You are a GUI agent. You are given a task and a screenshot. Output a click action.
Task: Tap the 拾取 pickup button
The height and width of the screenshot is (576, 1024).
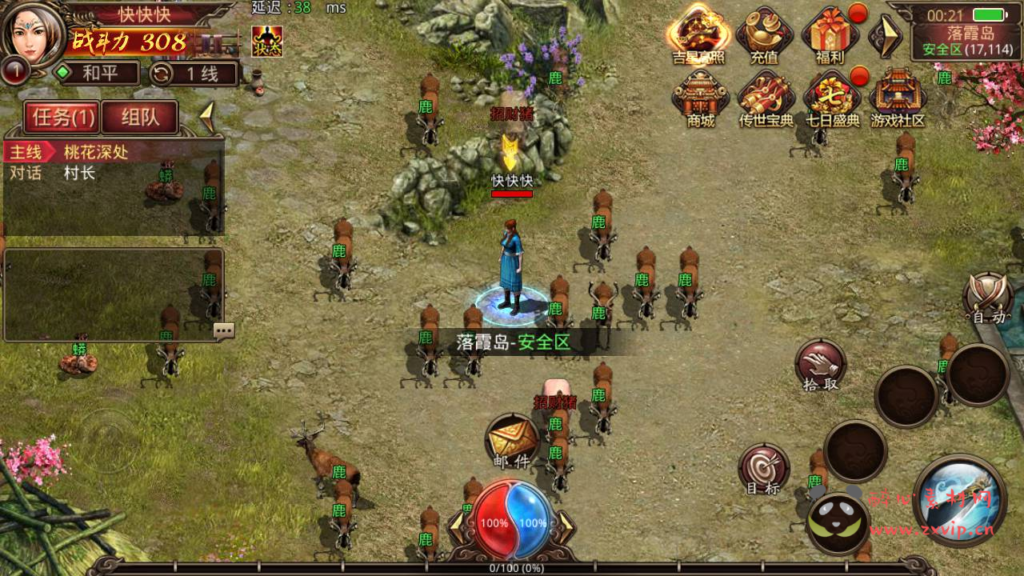pos(820,364)
